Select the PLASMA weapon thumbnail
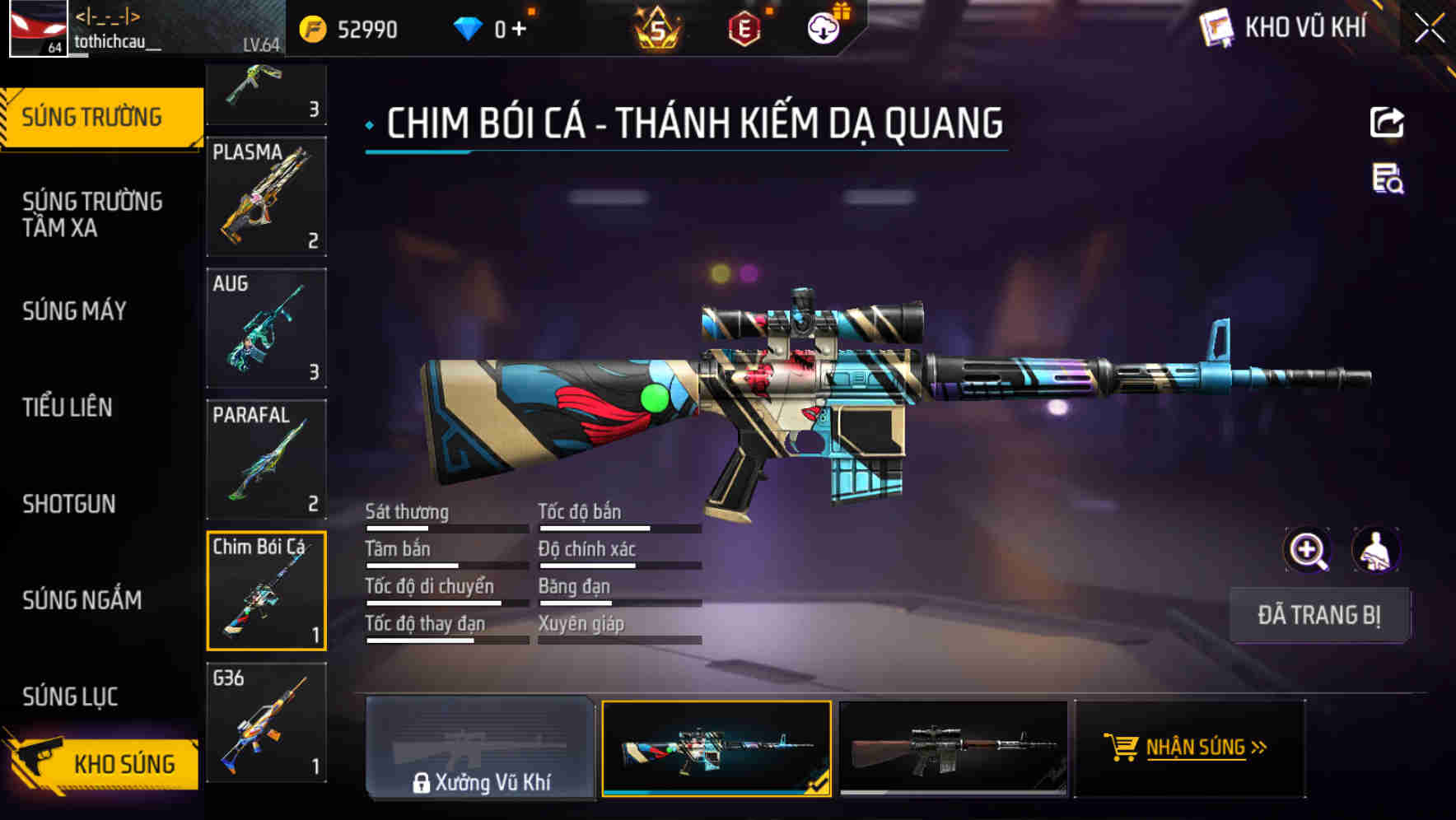This screenshot has height=820, width=1456. 265,196
